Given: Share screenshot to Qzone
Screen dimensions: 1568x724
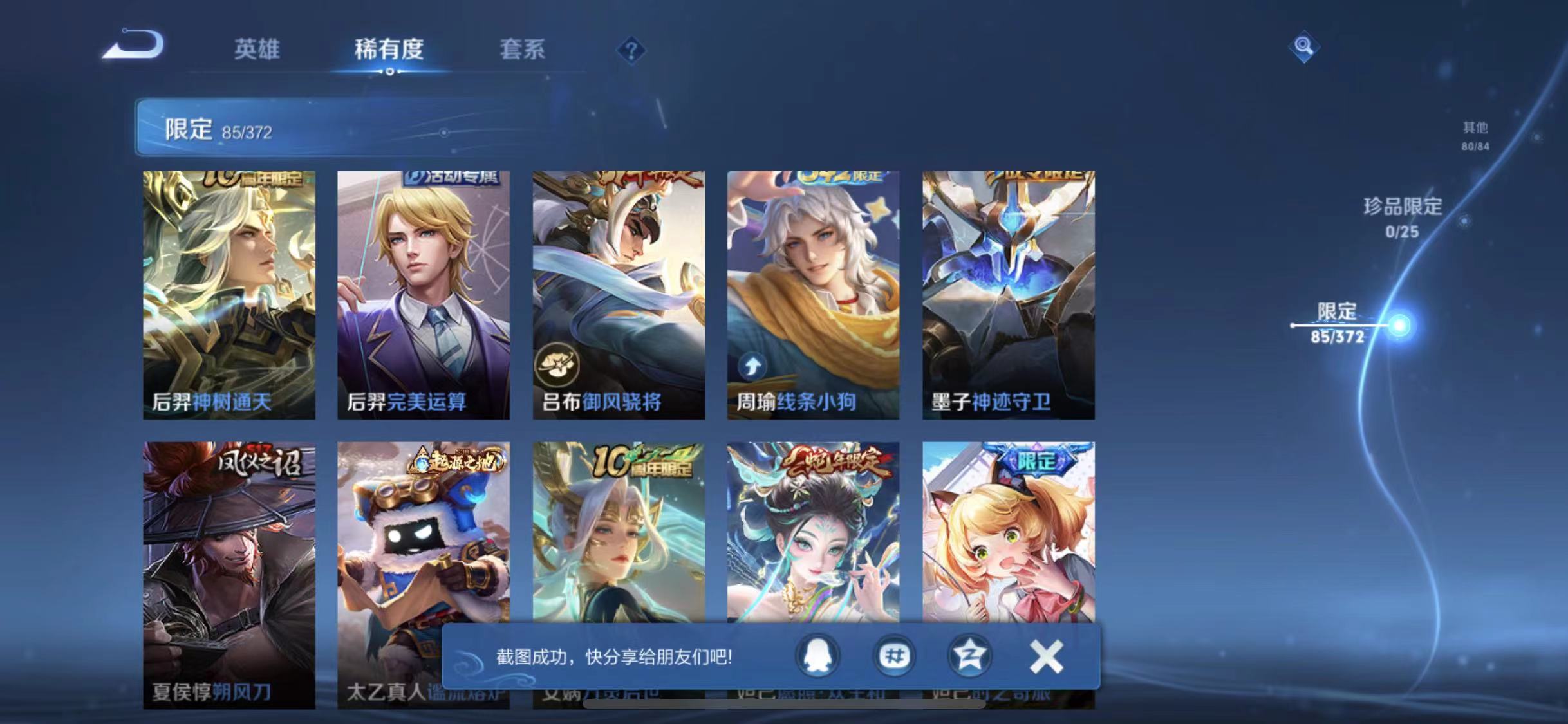Looking at the screenshot, I should point(969,654).
